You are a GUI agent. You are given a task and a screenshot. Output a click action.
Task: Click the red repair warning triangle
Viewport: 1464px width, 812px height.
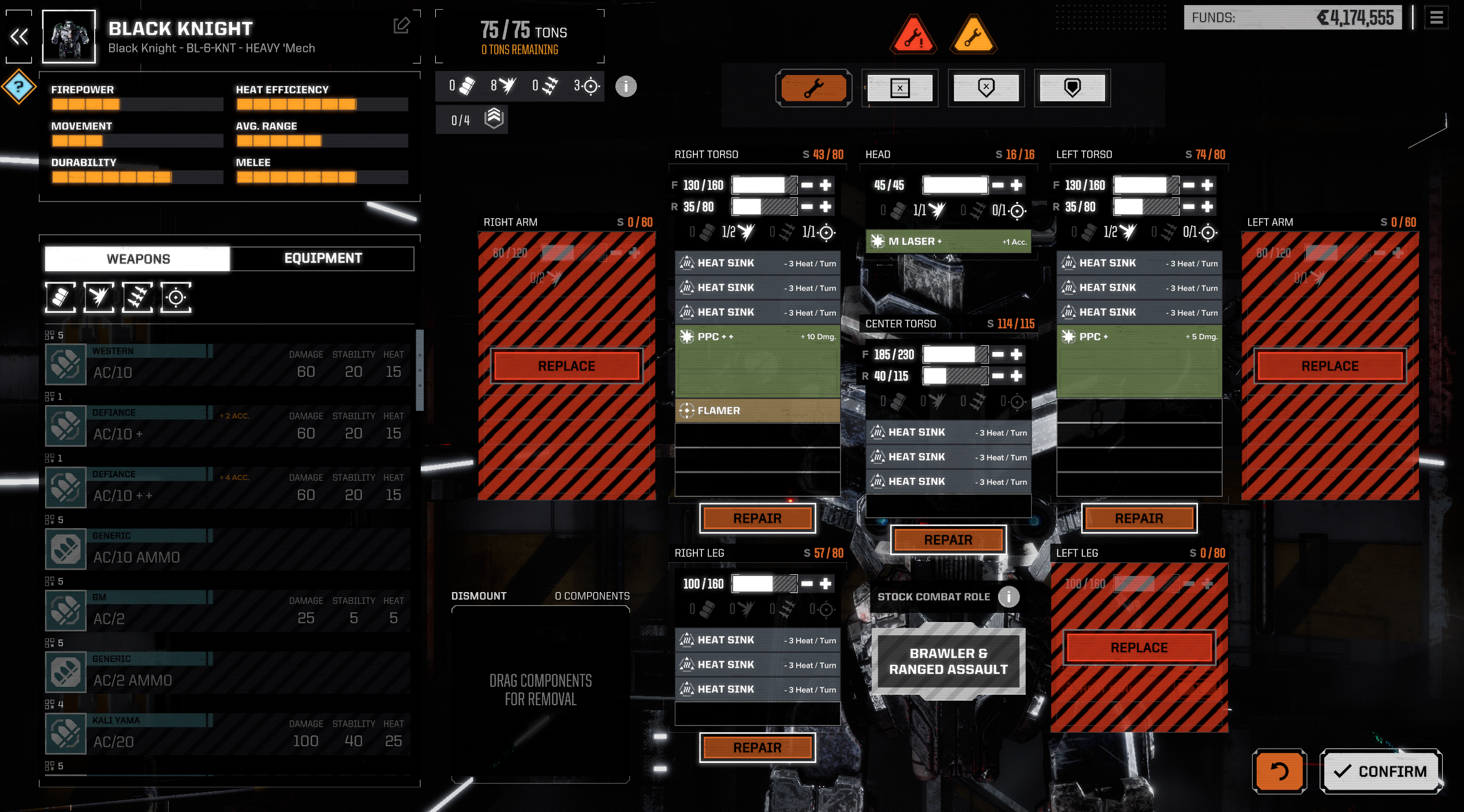(914, 36)
